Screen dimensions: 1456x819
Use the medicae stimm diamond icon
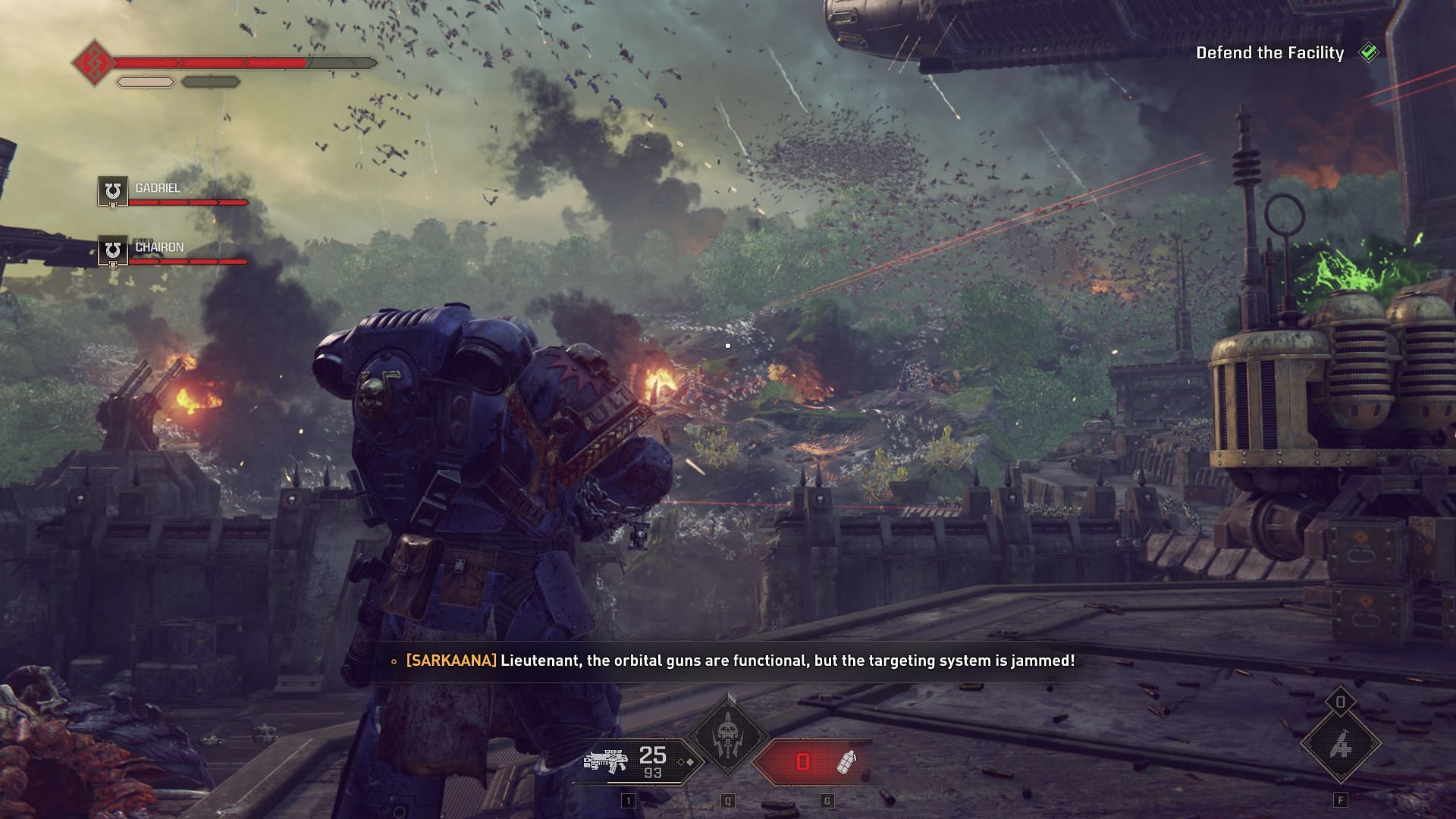coord(1340,745)
